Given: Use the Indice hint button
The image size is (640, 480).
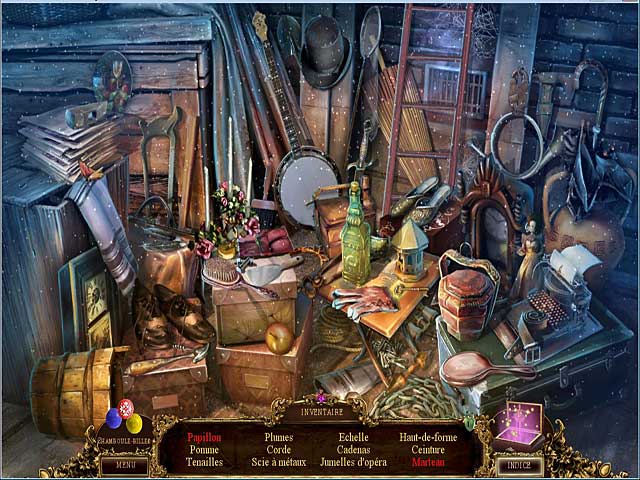Looking at the screenshot, I should [520, 465].
